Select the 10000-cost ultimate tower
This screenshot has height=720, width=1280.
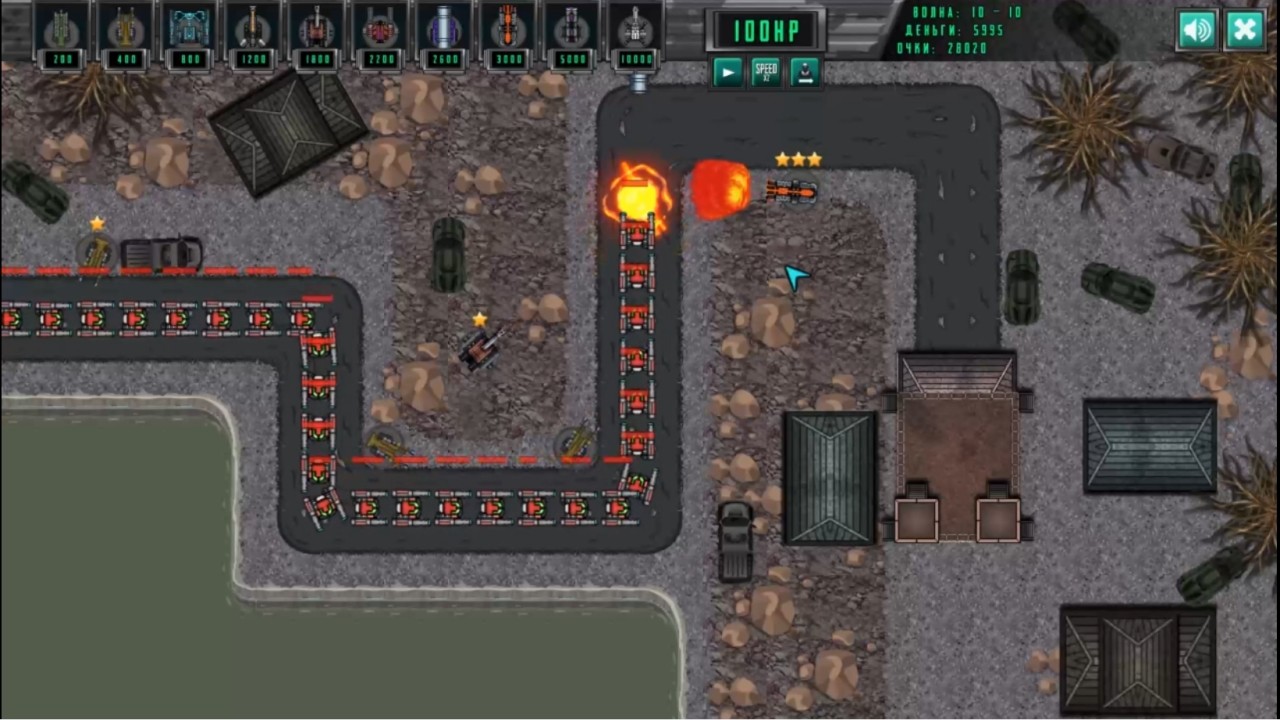pos(636,30)
